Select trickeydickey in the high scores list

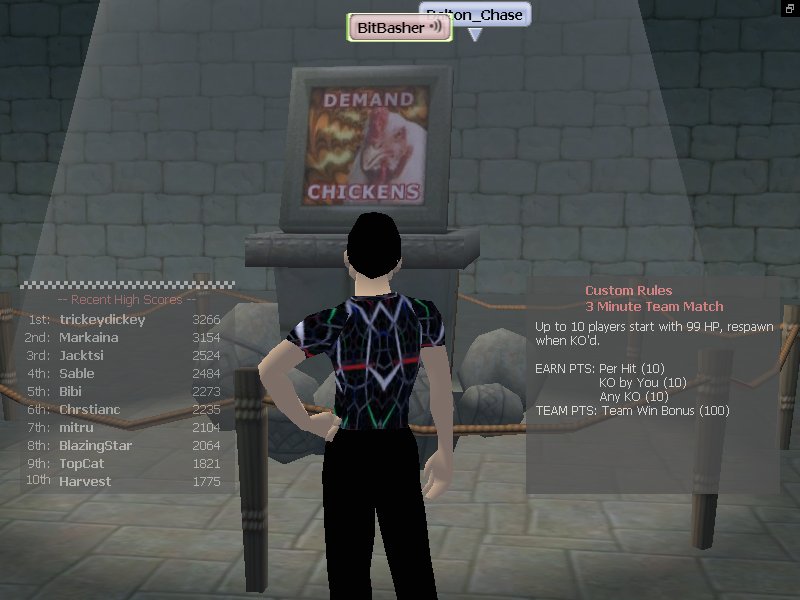pos(102,320)
